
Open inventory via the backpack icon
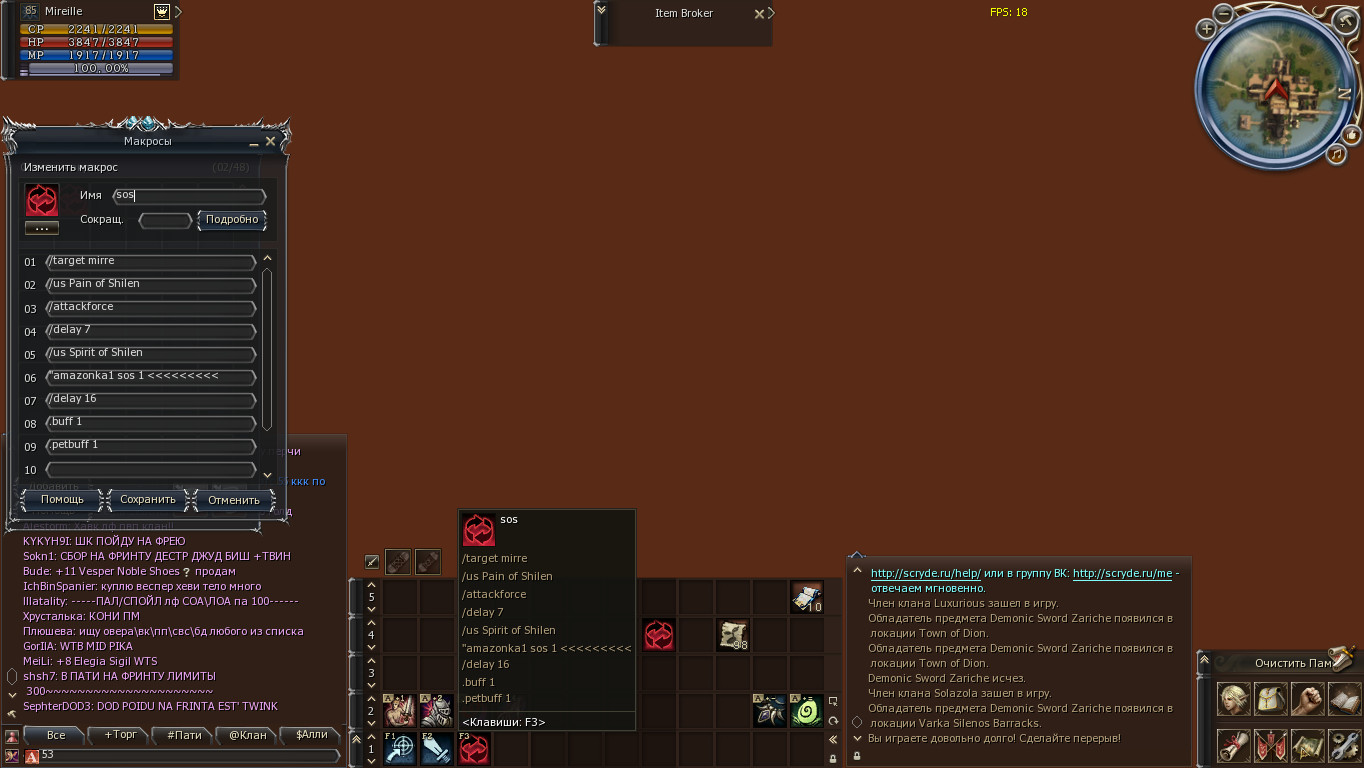tap(1271, 699)
